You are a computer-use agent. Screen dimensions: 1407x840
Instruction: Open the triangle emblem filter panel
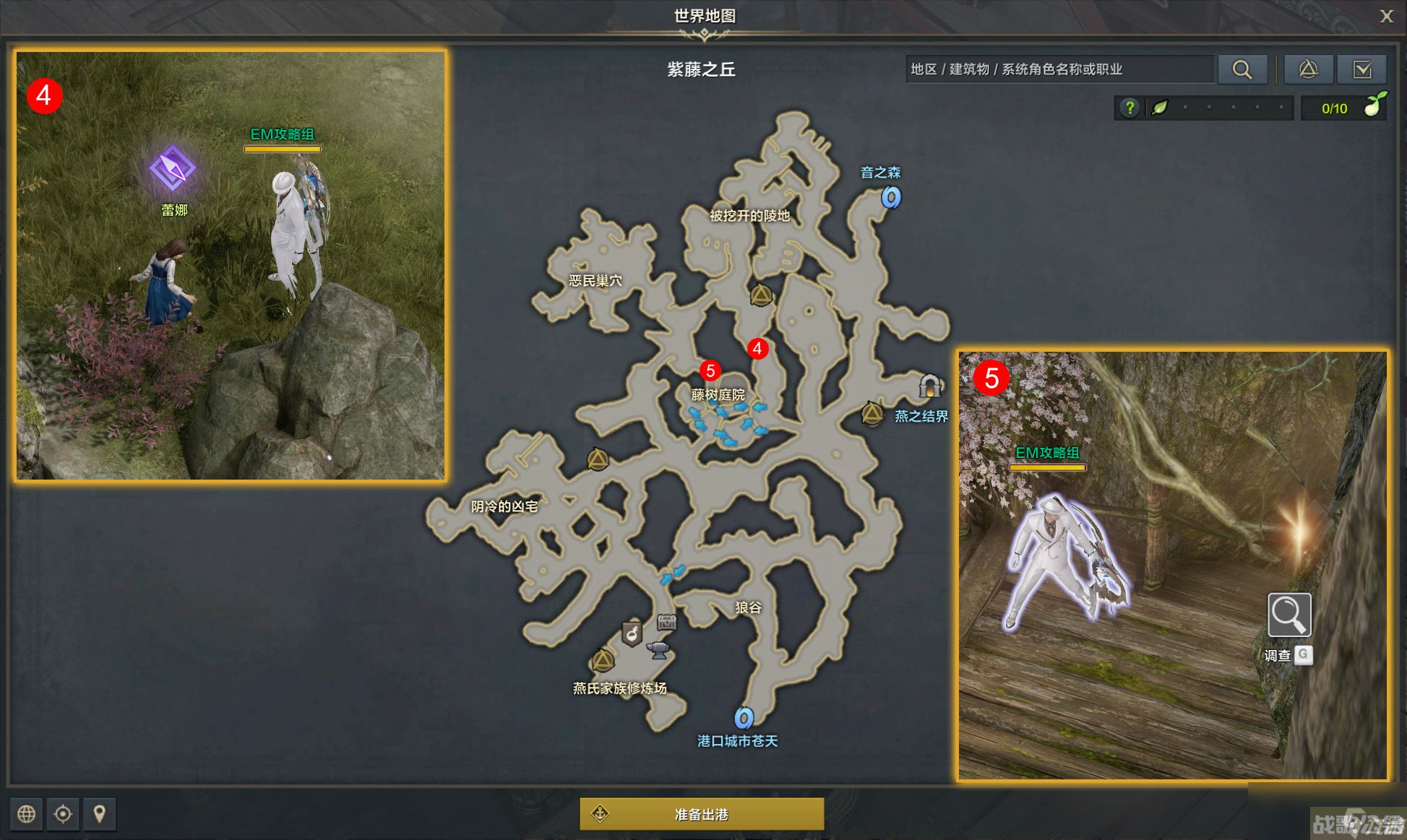coord(1309,69)
